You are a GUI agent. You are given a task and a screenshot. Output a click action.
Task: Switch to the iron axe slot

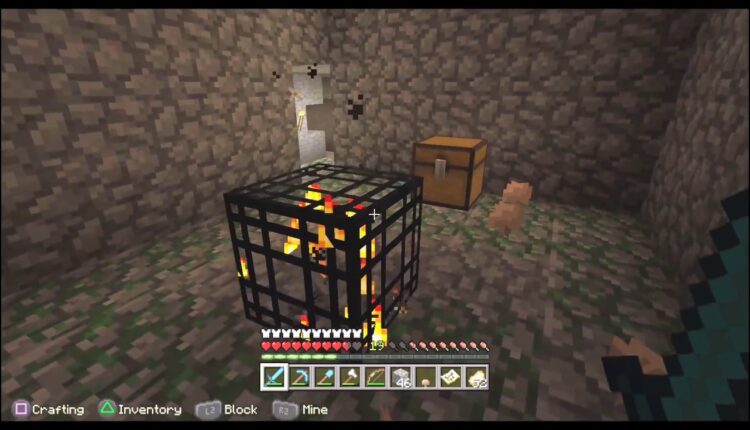[349, 377]
